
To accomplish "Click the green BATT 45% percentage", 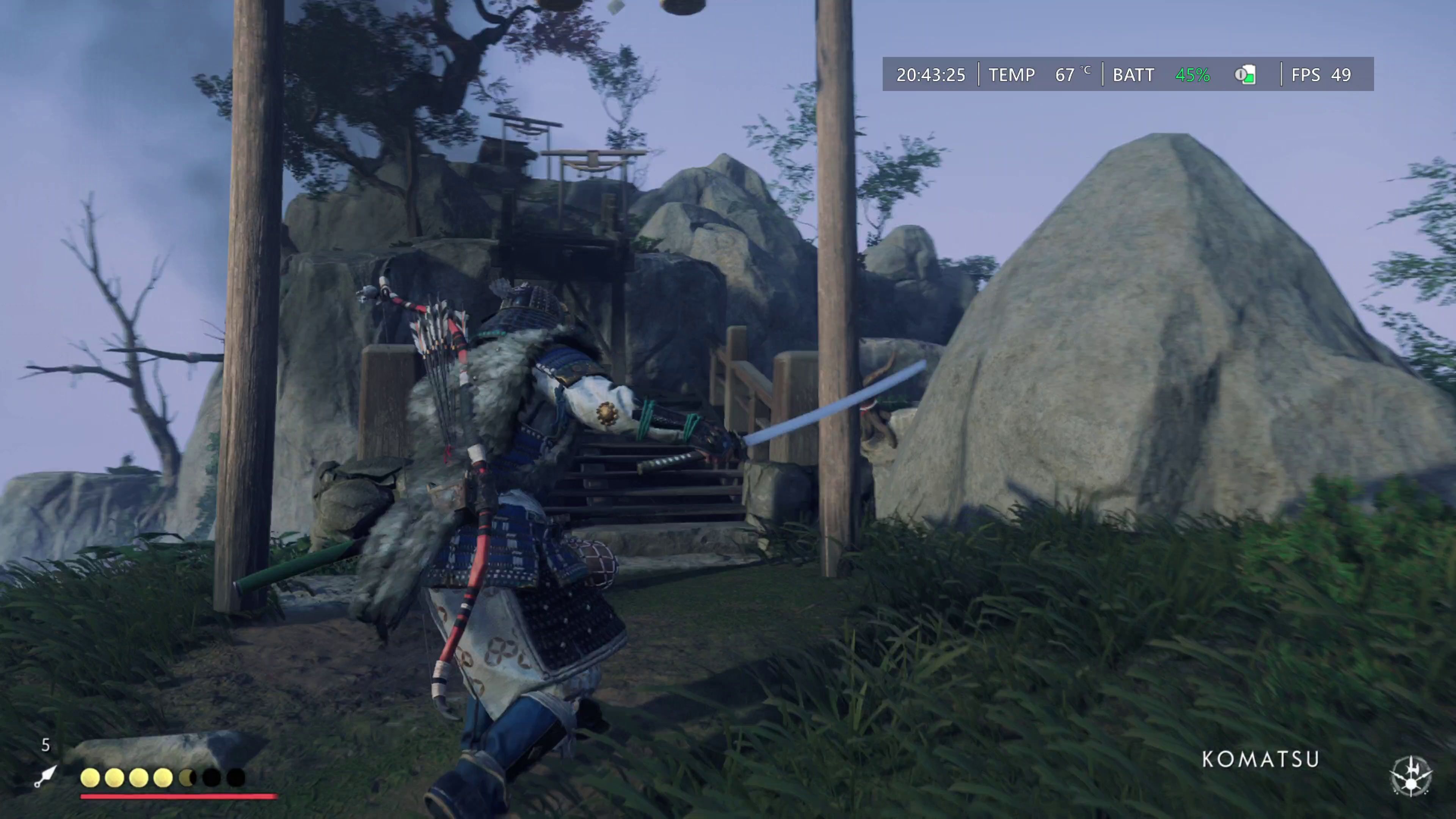I will click(1192, 75).
